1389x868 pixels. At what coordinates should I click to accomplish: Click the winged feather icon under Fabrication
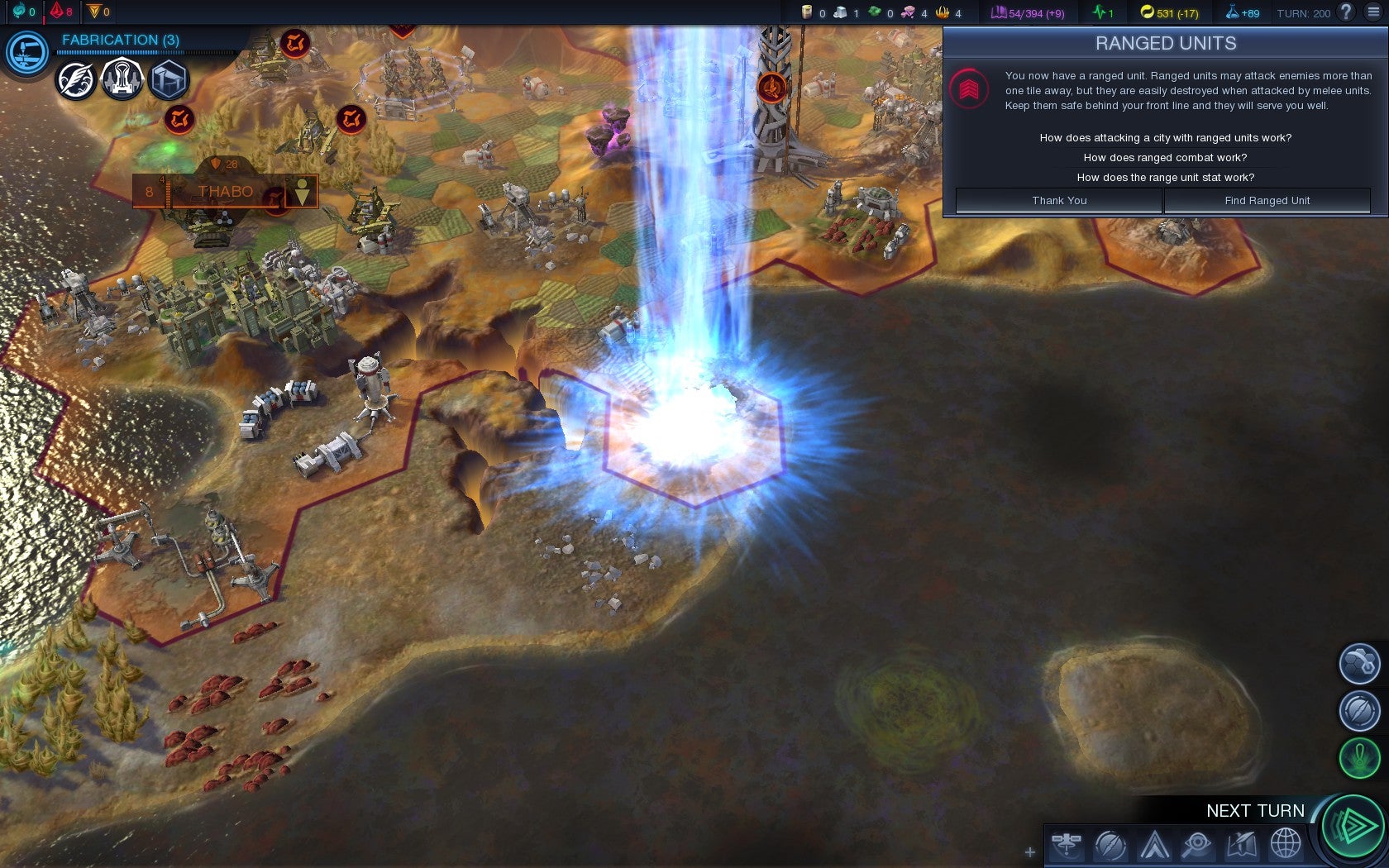(76, 81)
